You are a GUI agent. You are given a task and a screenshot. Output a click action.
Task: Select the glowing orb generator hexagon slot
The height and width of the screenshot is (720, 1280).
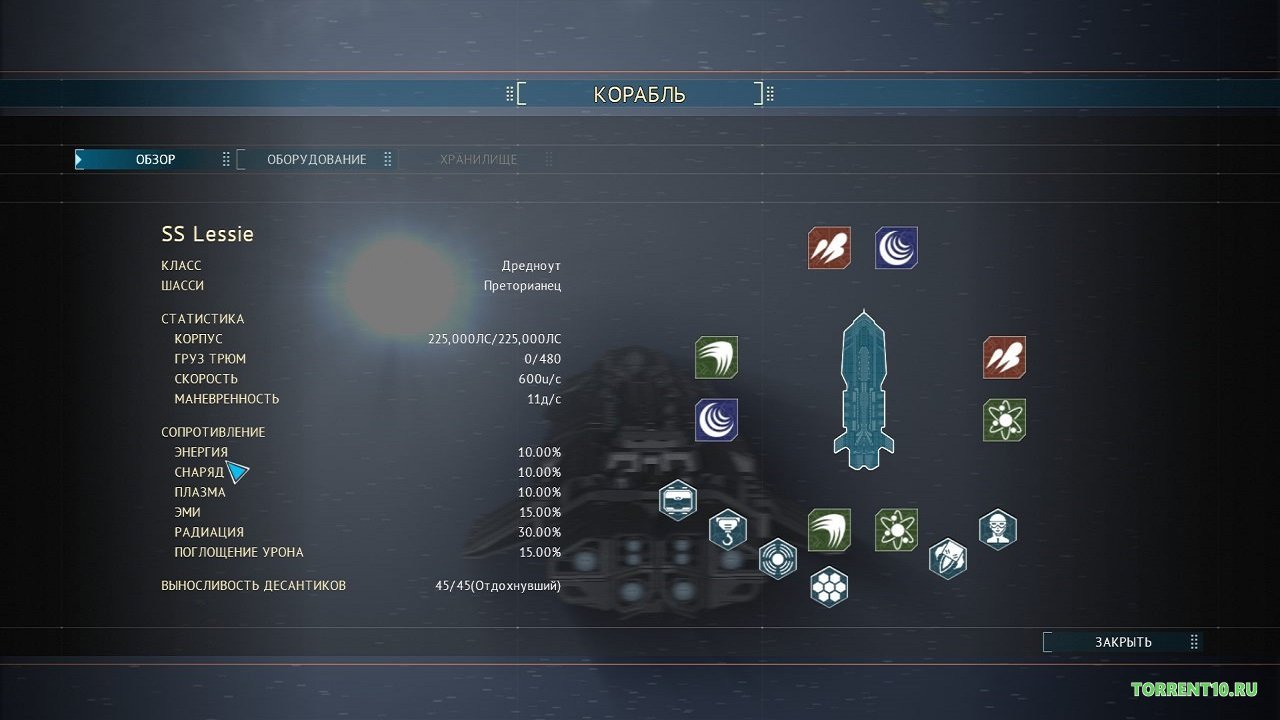pyautogui.click(x=778, y=560)
